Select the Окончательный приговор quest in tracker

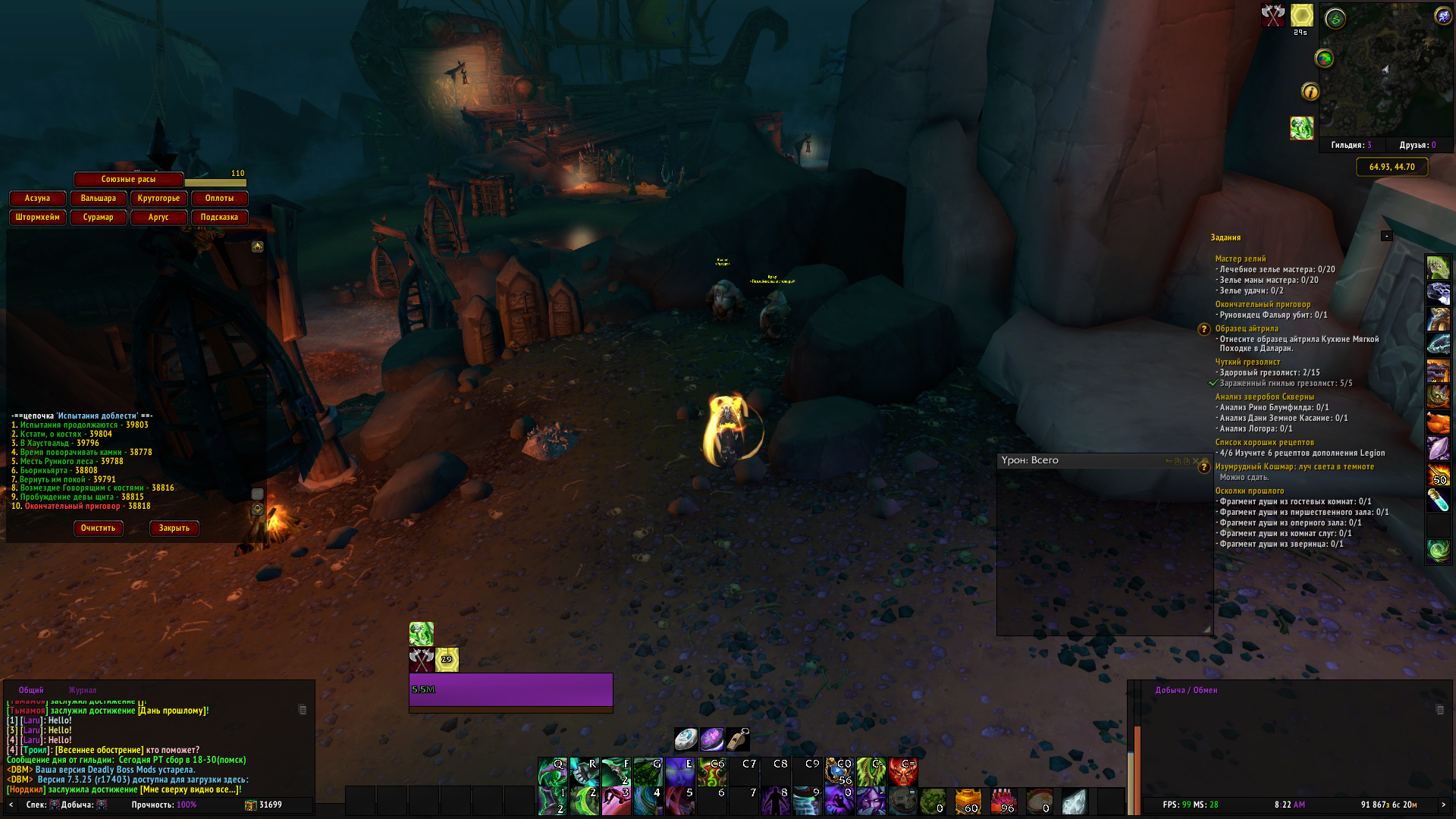(x=1263, y=304)
